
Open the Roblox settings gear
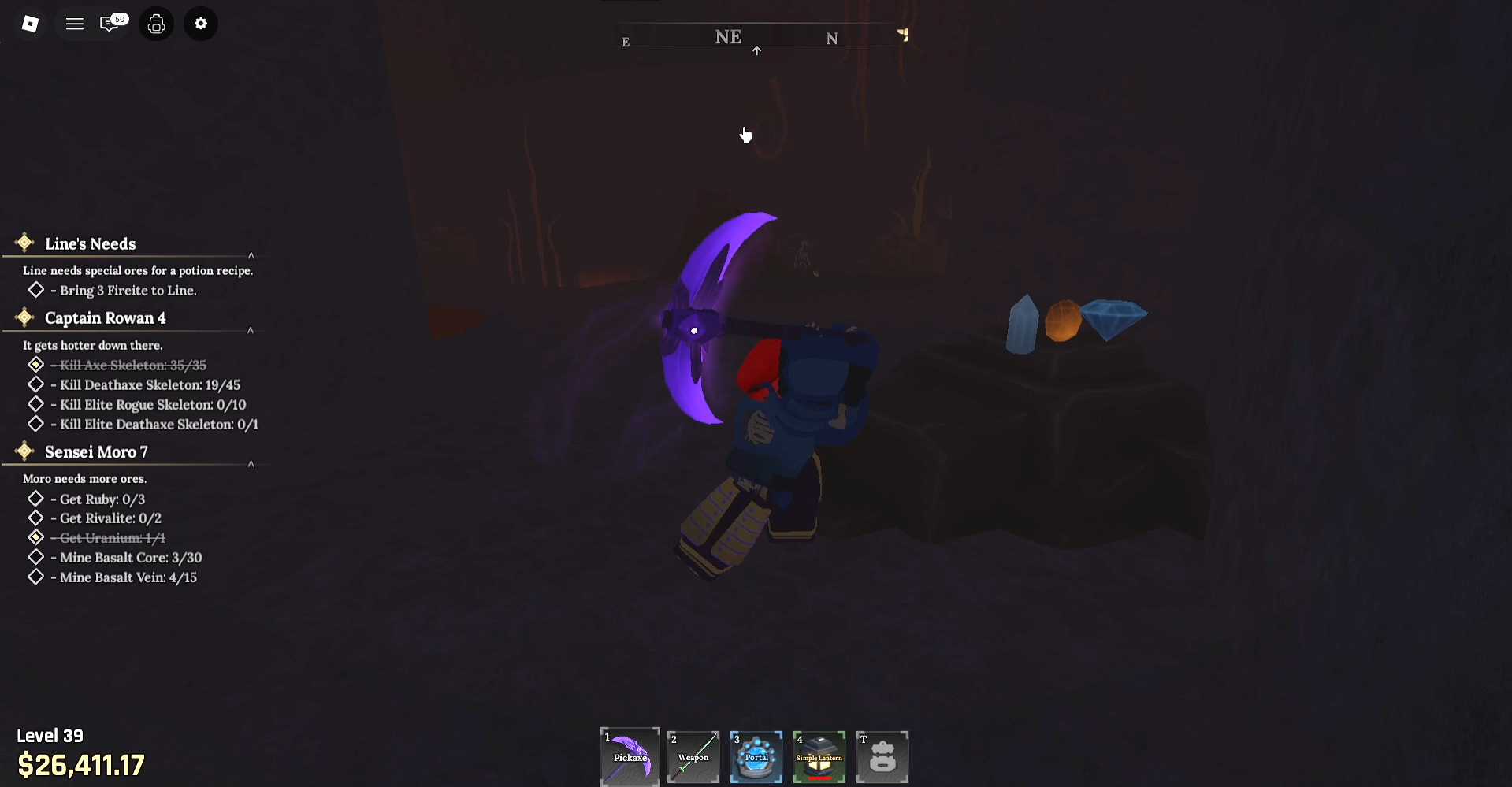[x=200, y=24]
